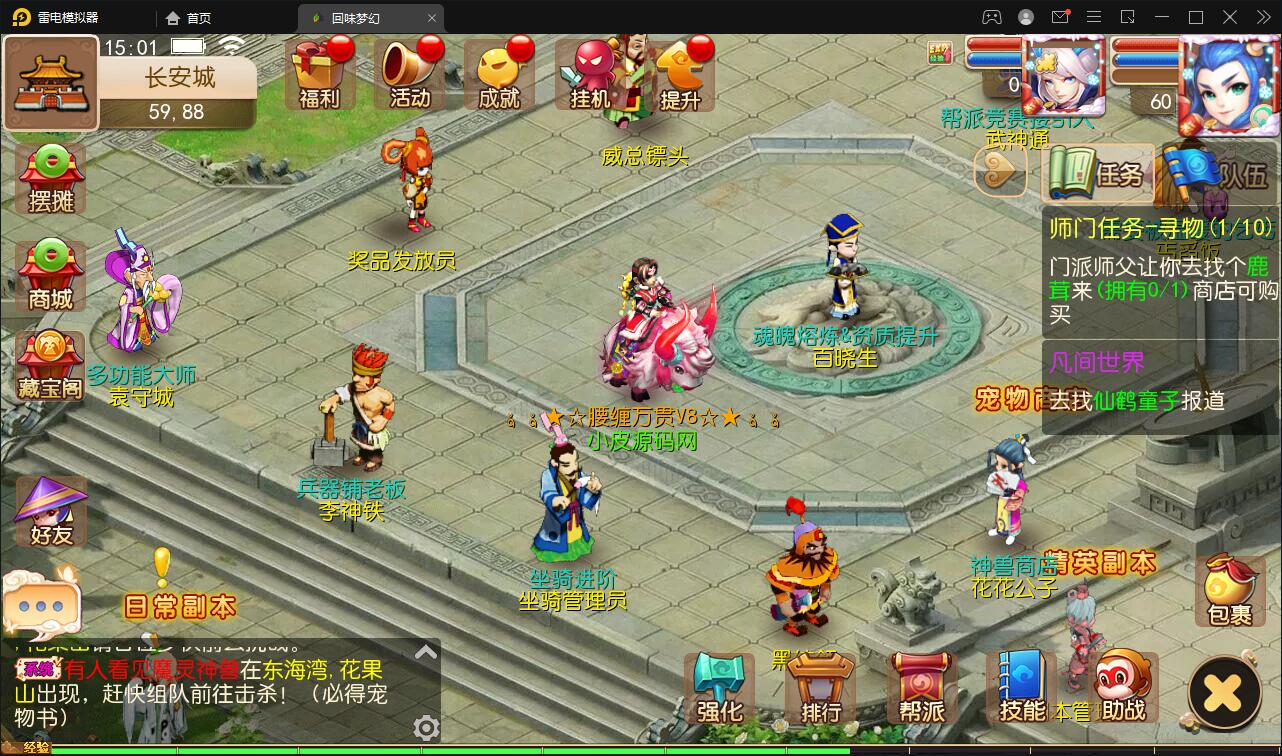Screen dimensions: 1282x756
Task: Collapse the UI with the swirl arrow toggle
Action: (x=1000, y=172)
